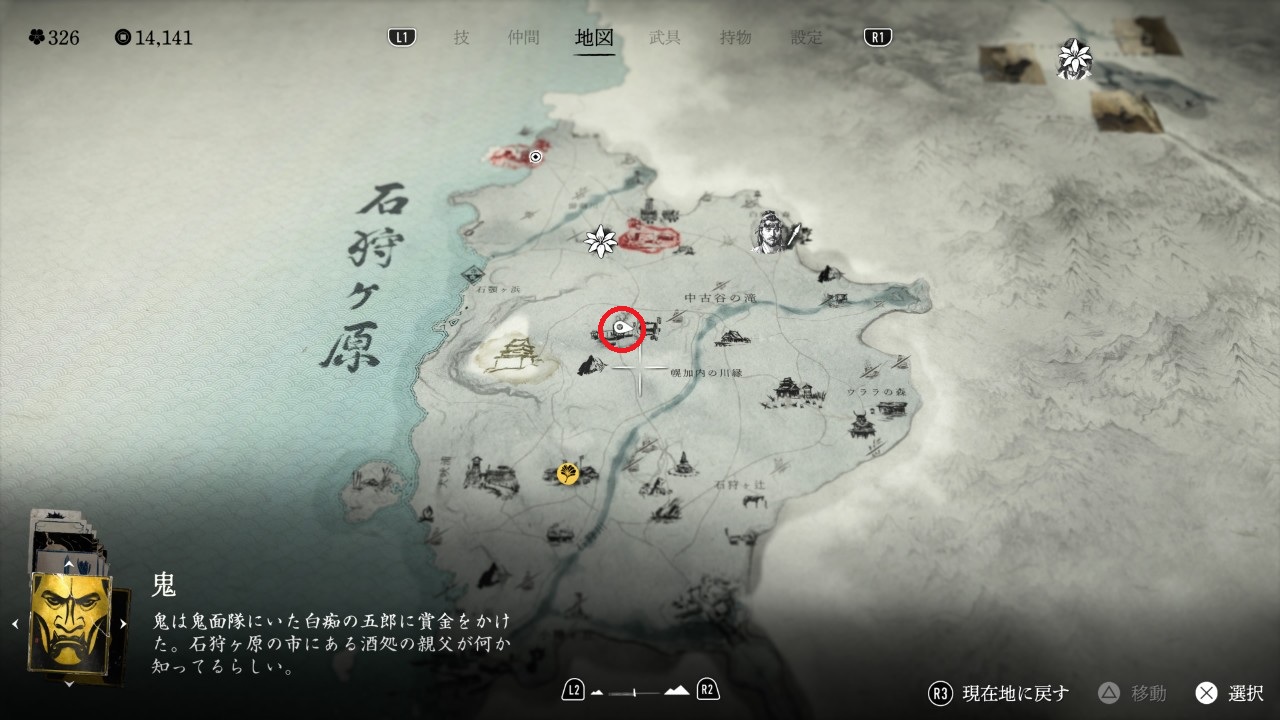Screen dimensions: 1280x720
Task: Open the 仲間 tab
Action: 523,38
